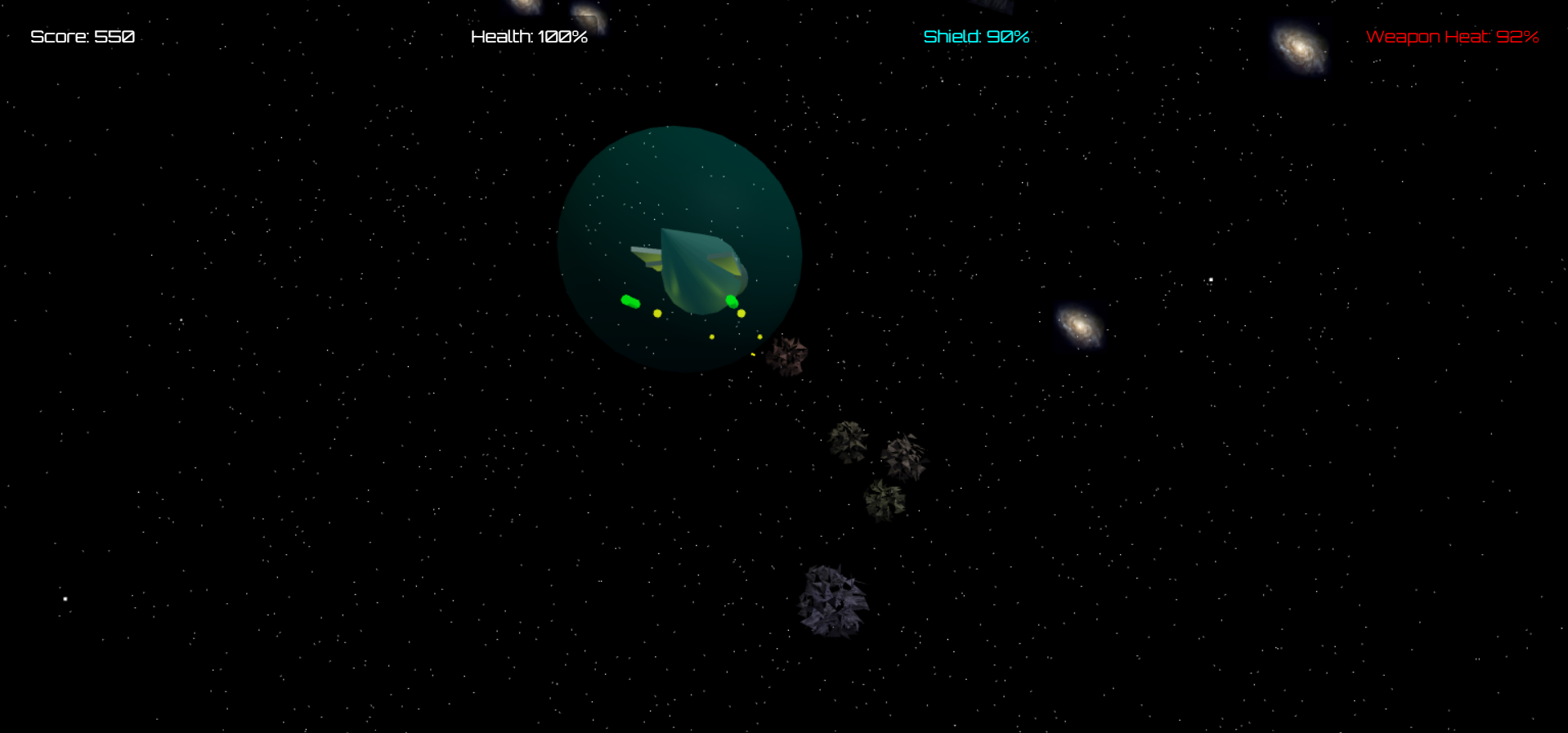This screenshot has width=1568, height=733.
Task: Select the reddish asteroid near the shield bubble
Action: coord(787,355)
